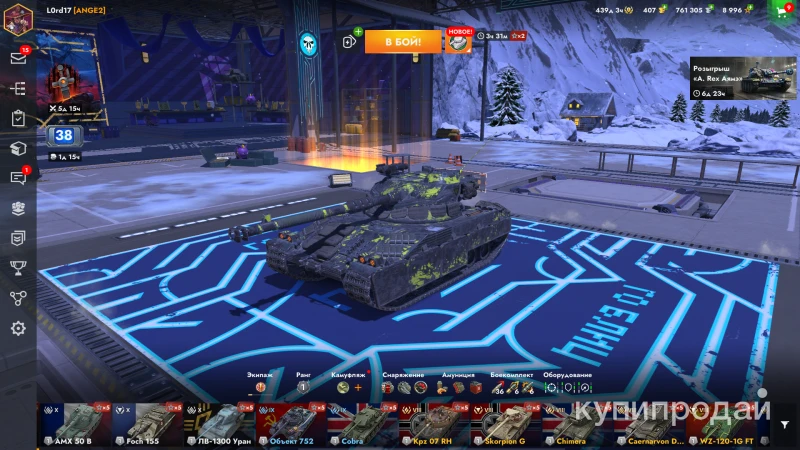Open the tech tree icon in the sidebar
800x450 pixels.
18,88
